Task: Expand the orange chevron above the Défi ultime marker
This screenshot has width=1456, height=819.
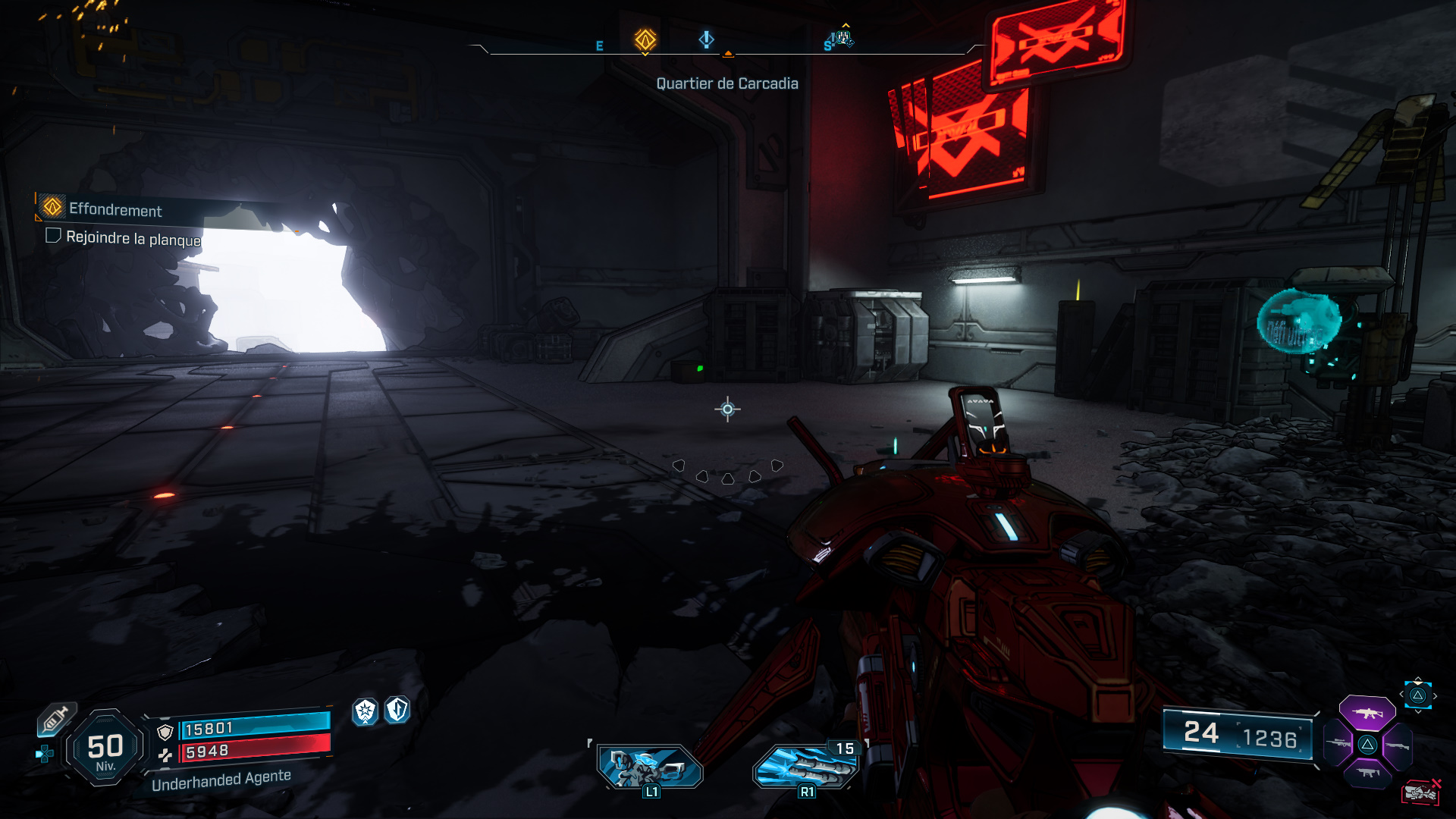Action: click(x=846, y=24)
